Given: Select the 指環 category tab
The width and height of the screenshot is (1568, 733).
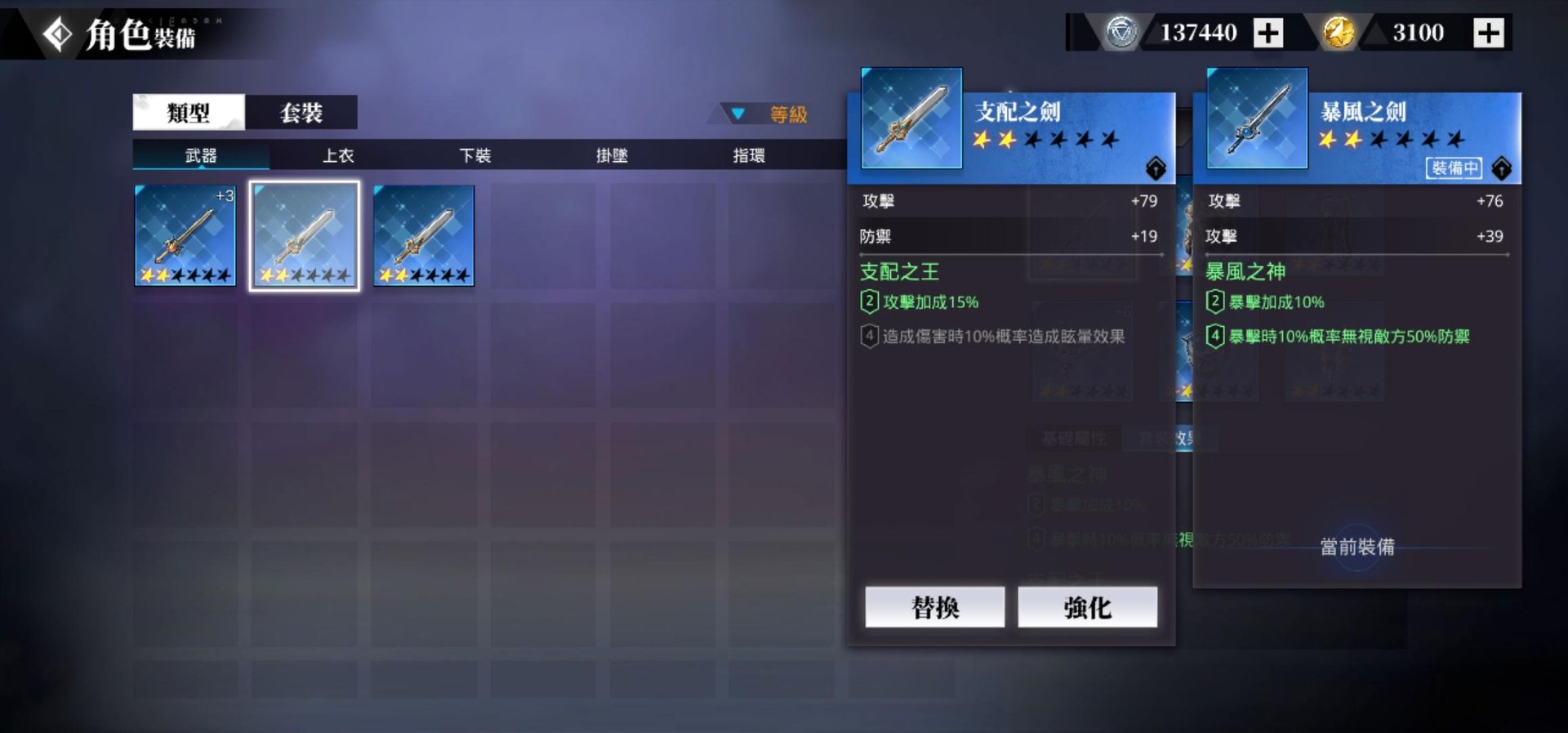Looking at the screenshot, I should (x=747, y=155).
